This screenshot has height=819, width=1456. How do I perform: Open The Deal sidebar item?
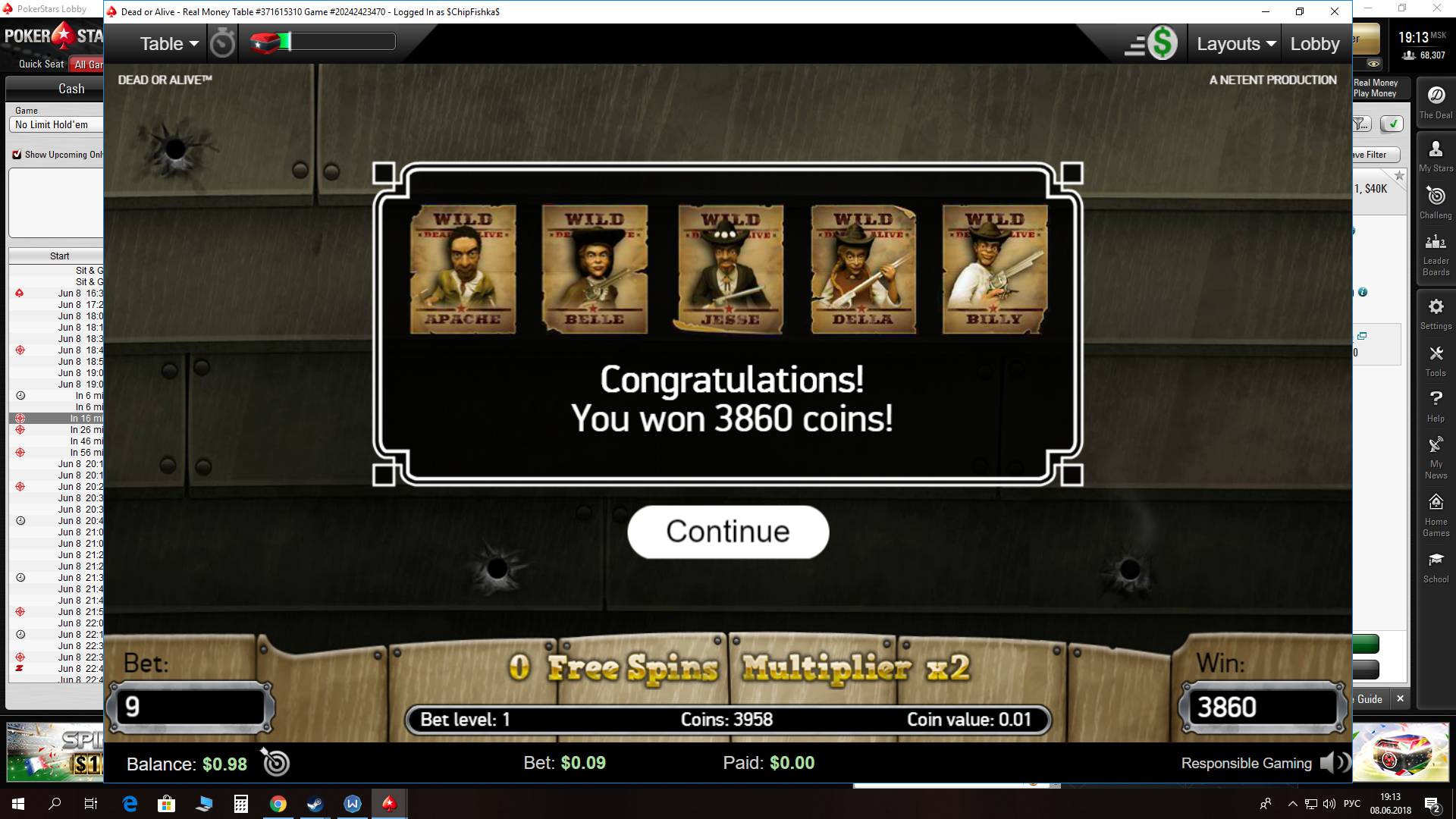coord(1436,102)
